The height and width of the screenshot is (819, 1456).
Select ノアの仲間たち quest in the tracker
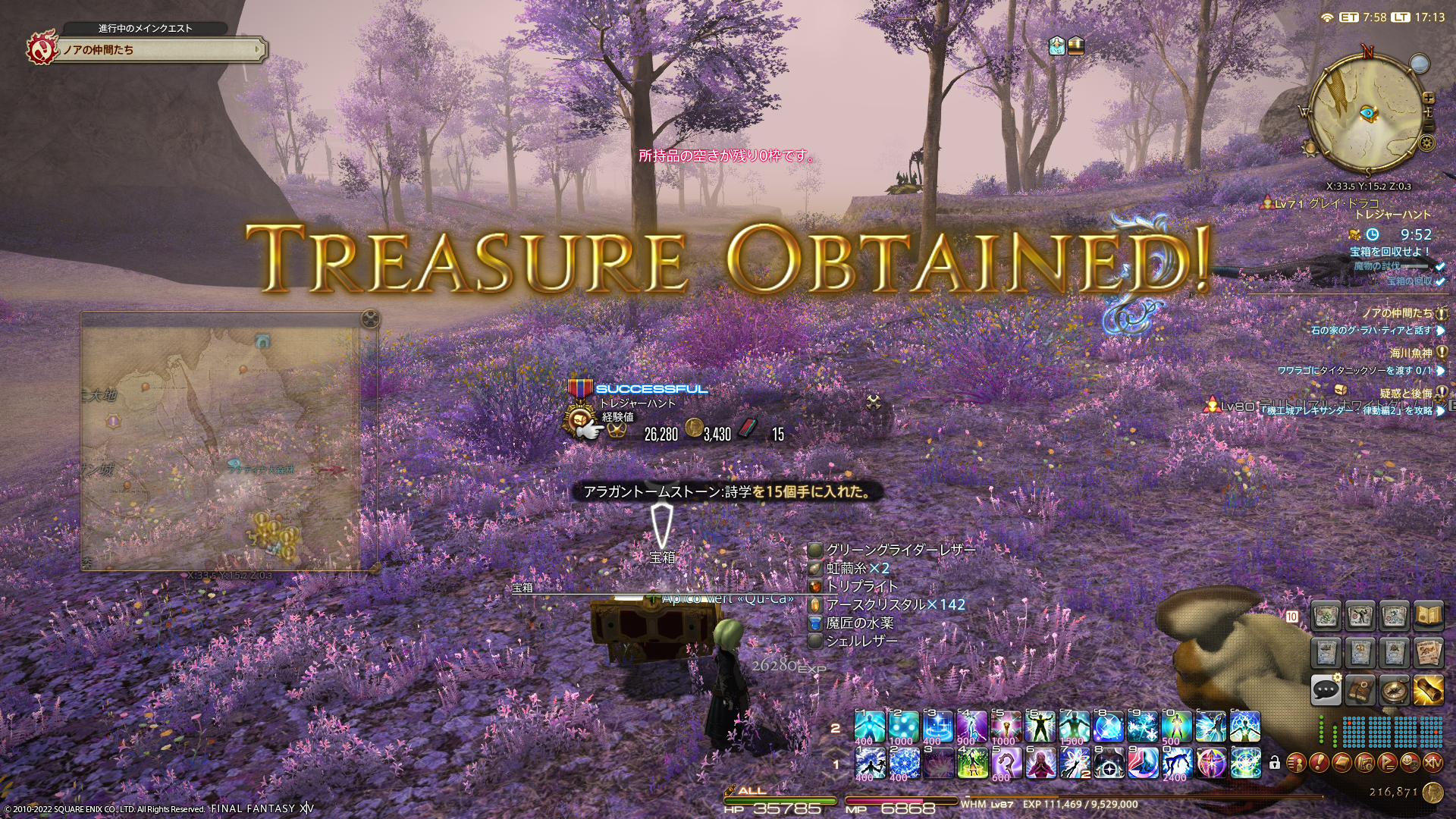(x=1397, y=312)
